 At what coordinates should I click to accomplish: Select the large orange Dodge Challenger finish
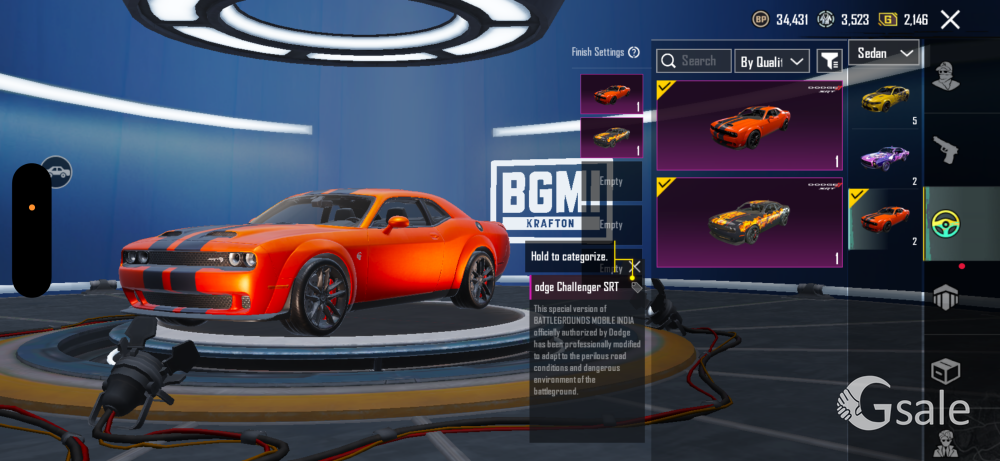click(749, 125)
